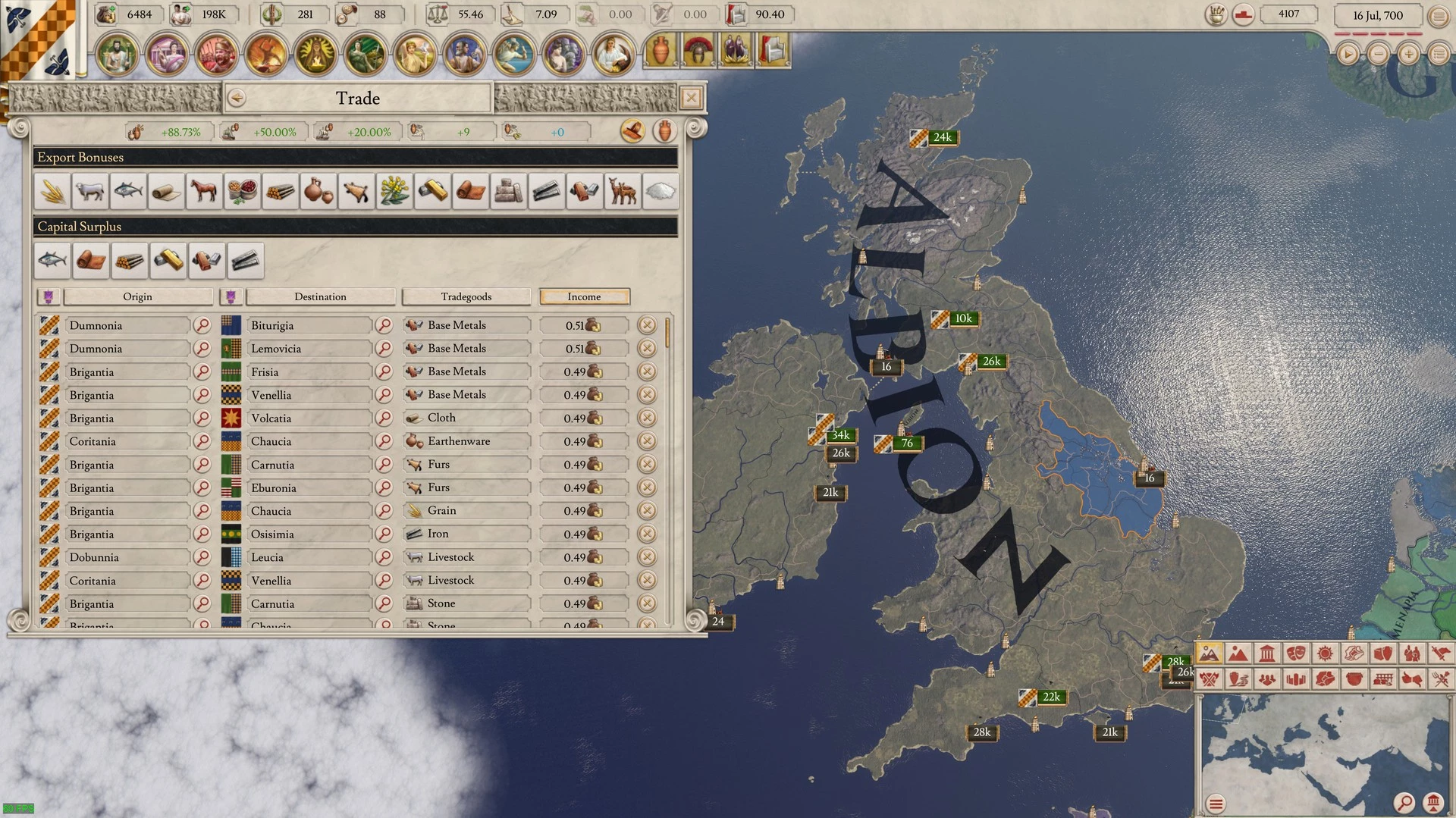Cancel the Volcatia Cloth trade route

point(646,418)
